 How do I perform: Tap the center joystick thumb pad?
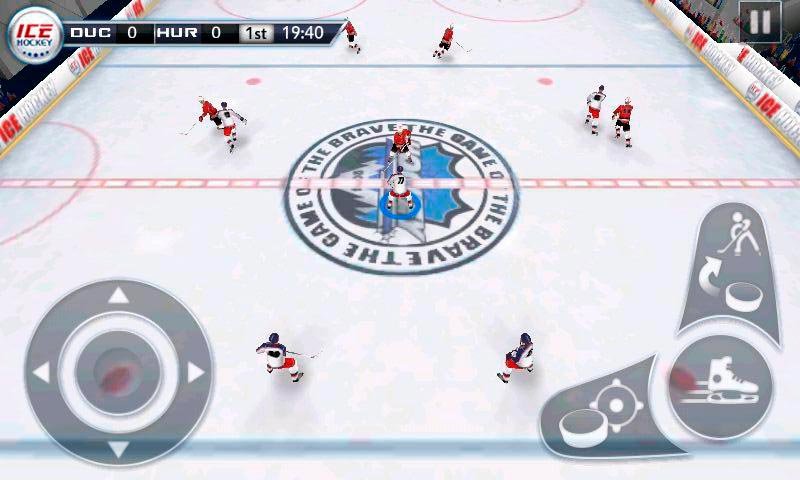118,373
